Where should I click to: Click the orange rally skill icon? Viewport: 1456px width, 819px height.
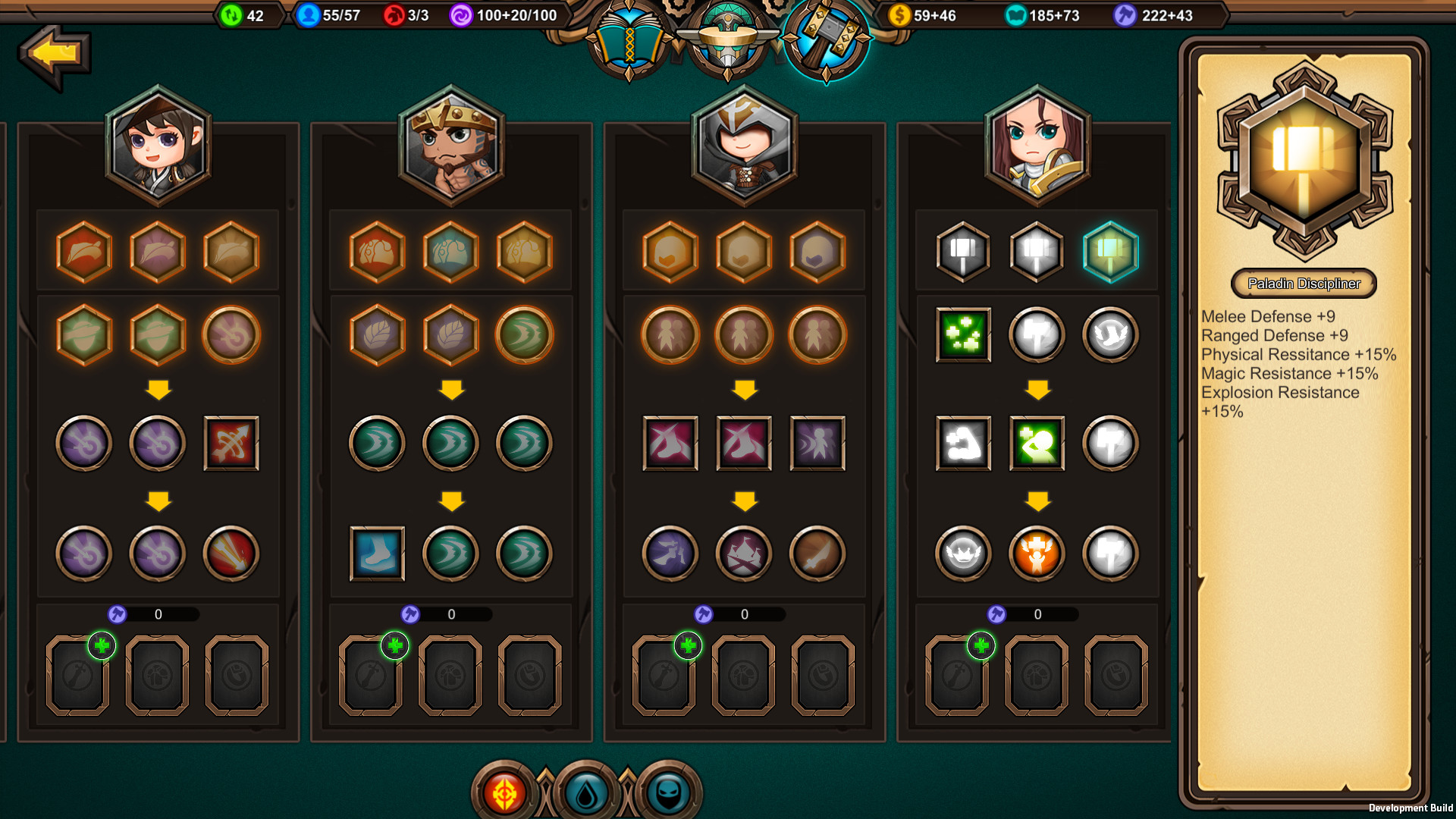coord(1036,554)
